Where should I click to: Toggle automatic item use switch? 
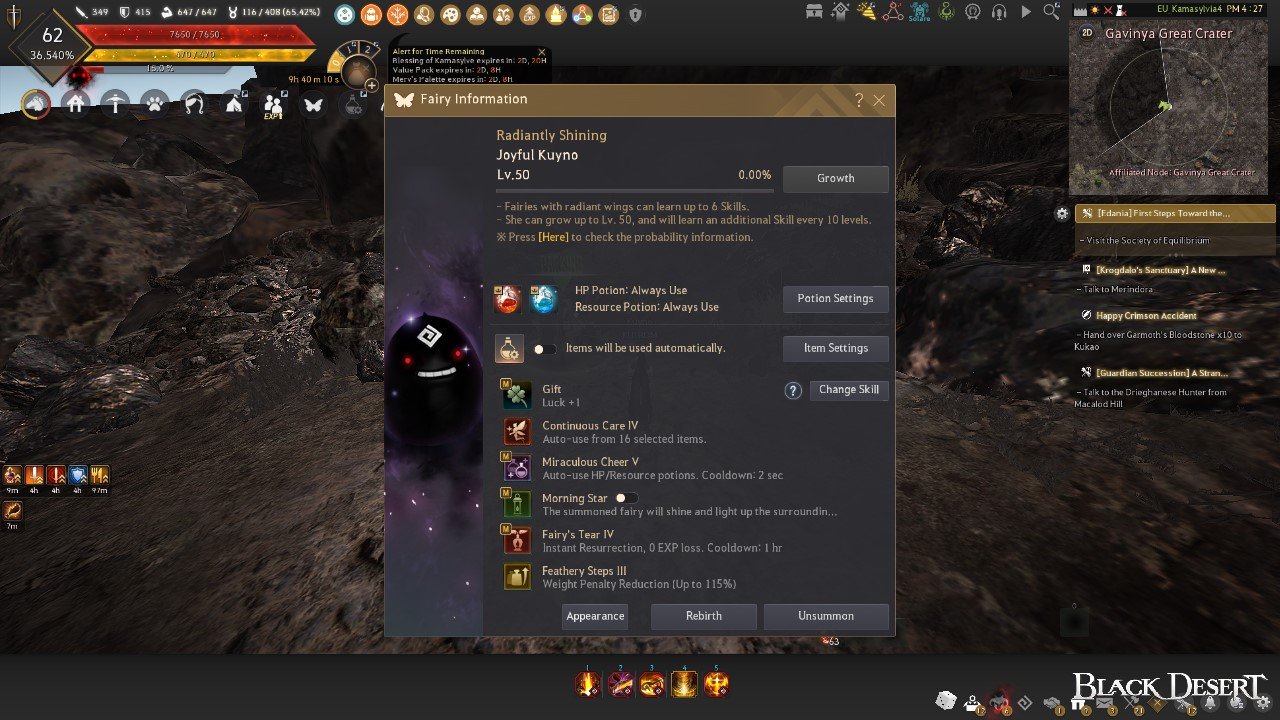coord(544,349)
